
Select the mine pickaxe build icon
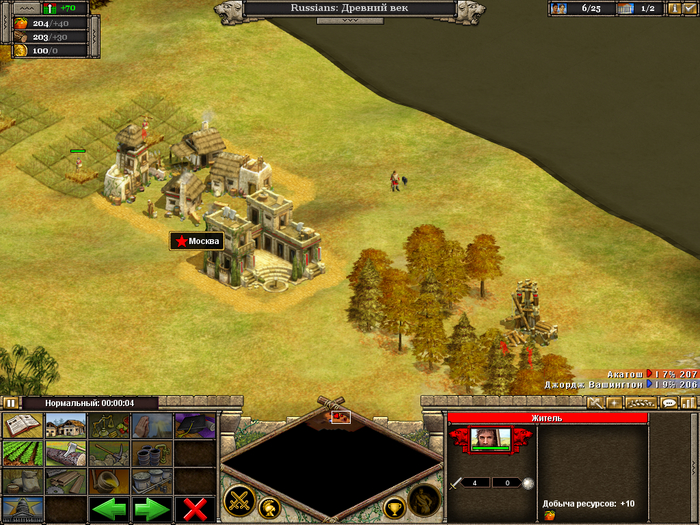pos(109,454)
